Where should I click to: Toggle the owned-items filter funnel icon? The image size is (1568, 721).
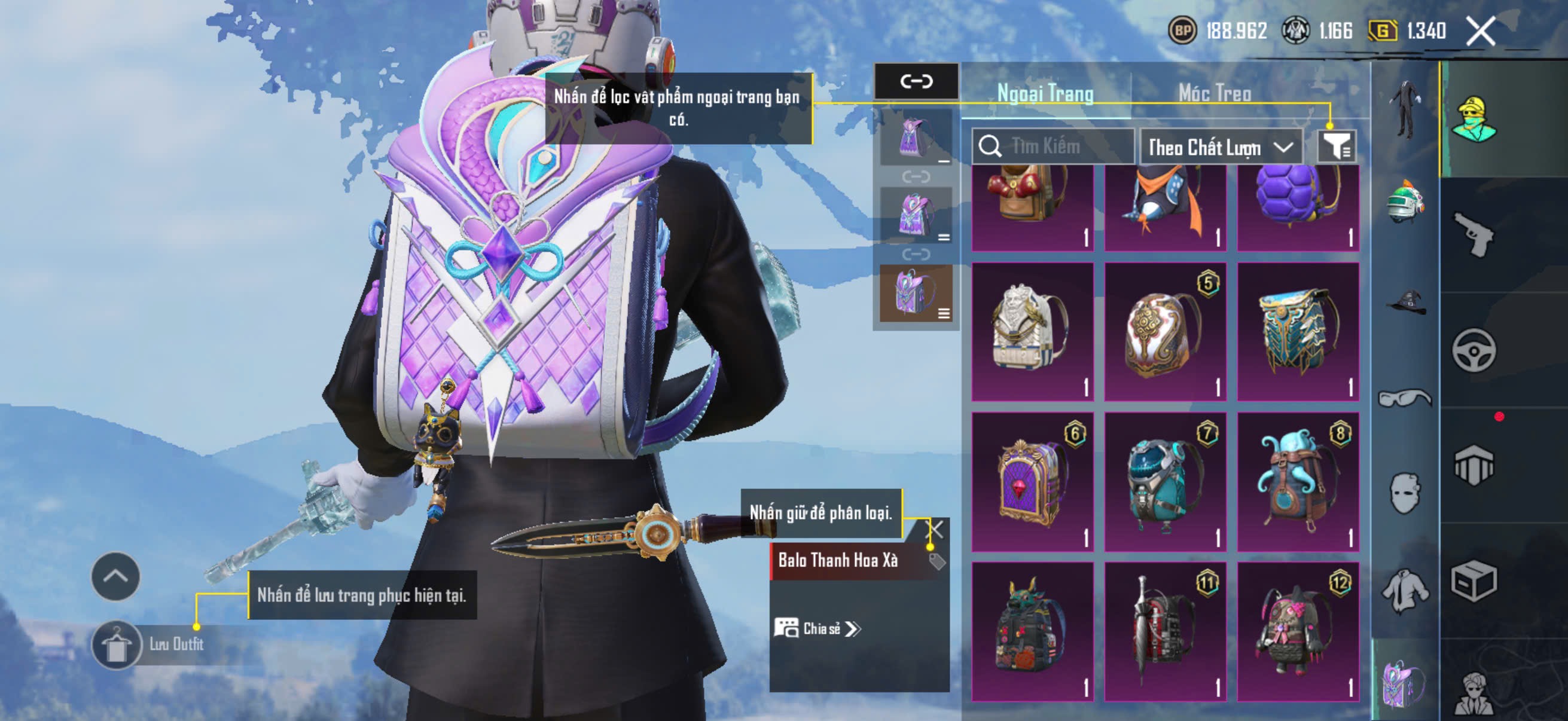(1336, 146)
